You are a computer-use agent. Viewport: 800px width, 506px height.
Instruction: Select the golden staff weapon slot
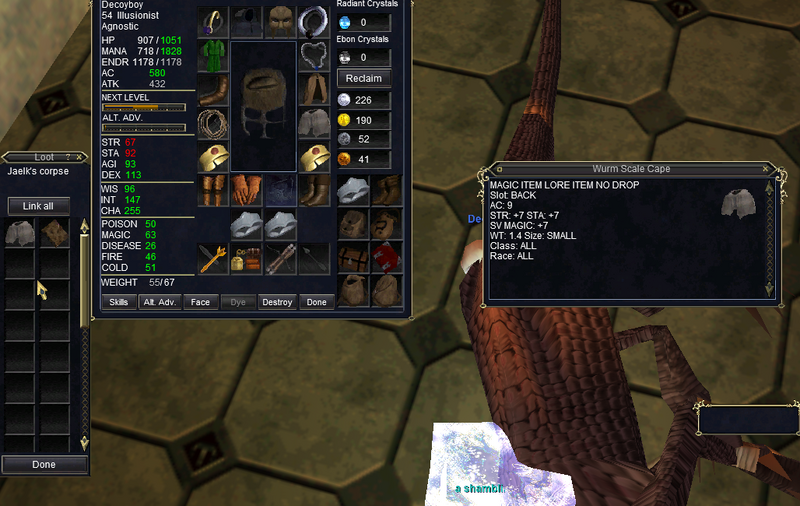(213, 258)
